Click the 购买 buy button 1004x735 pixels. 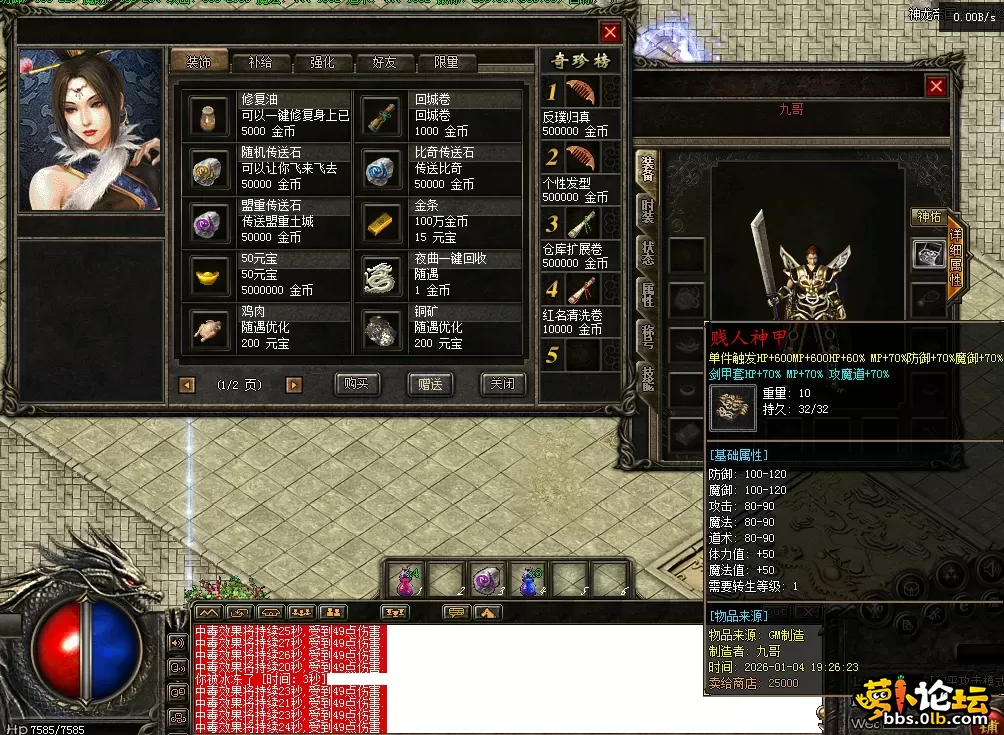tap(356, 384)
